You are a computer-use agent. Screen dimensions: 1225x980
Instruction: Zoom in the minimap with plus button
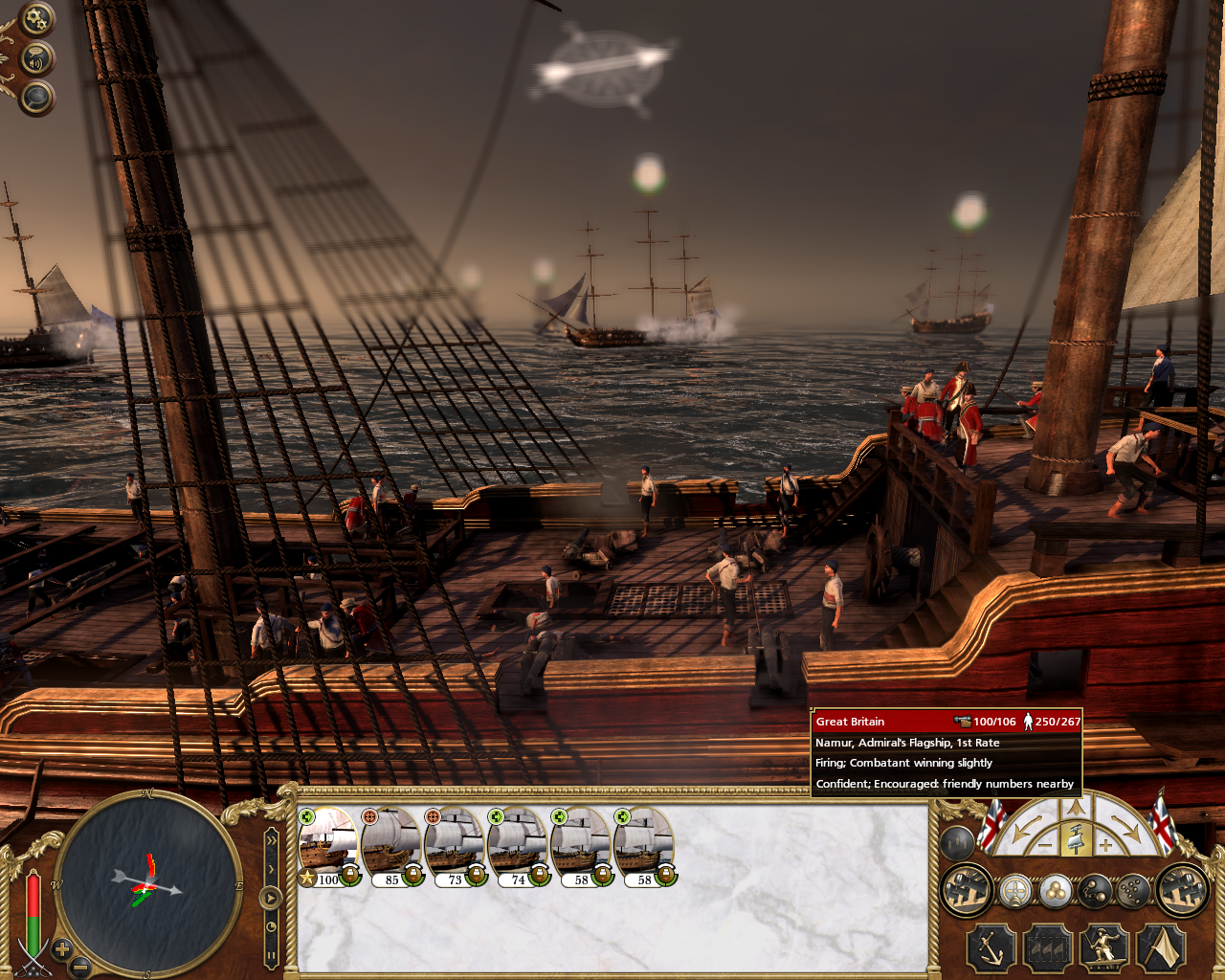pyautogui.click(x=62, y=949)
